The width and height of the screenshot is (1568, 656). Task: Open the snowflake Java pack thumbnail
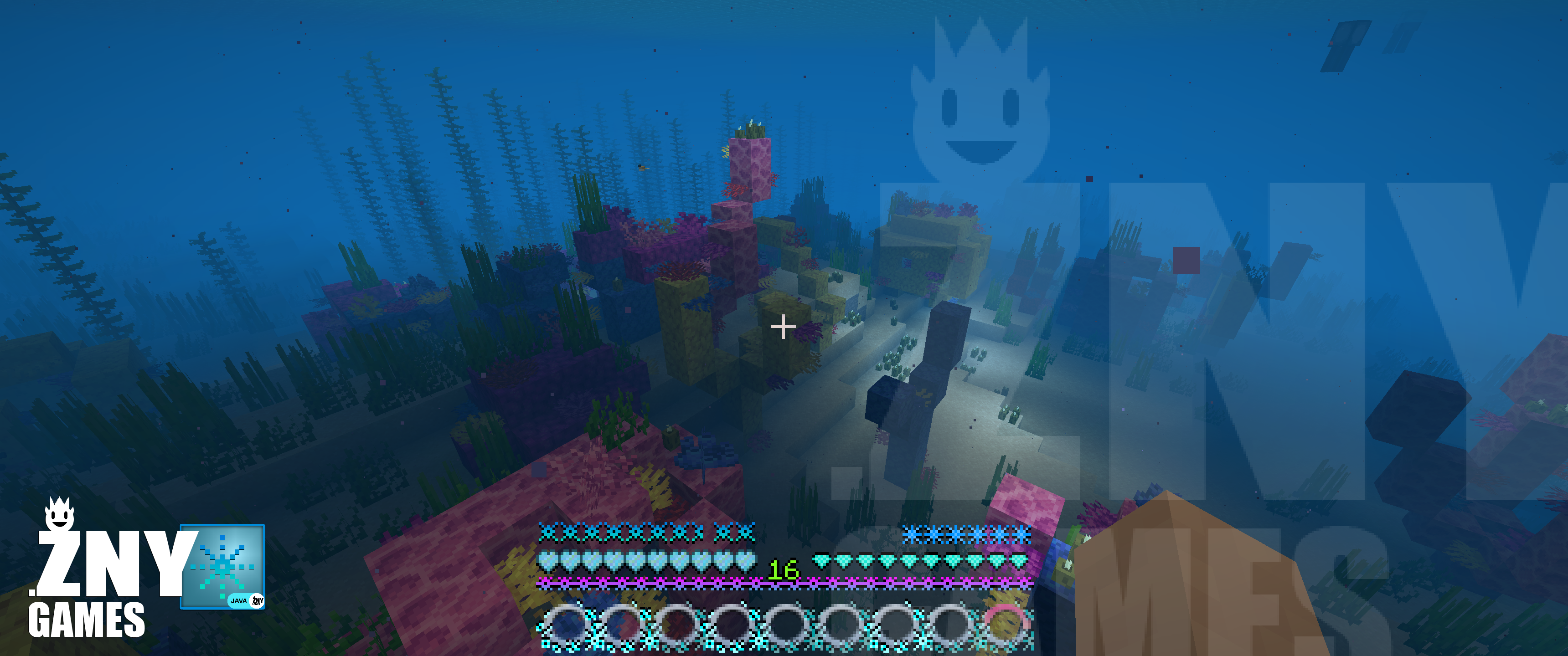(x=223, y=566)
